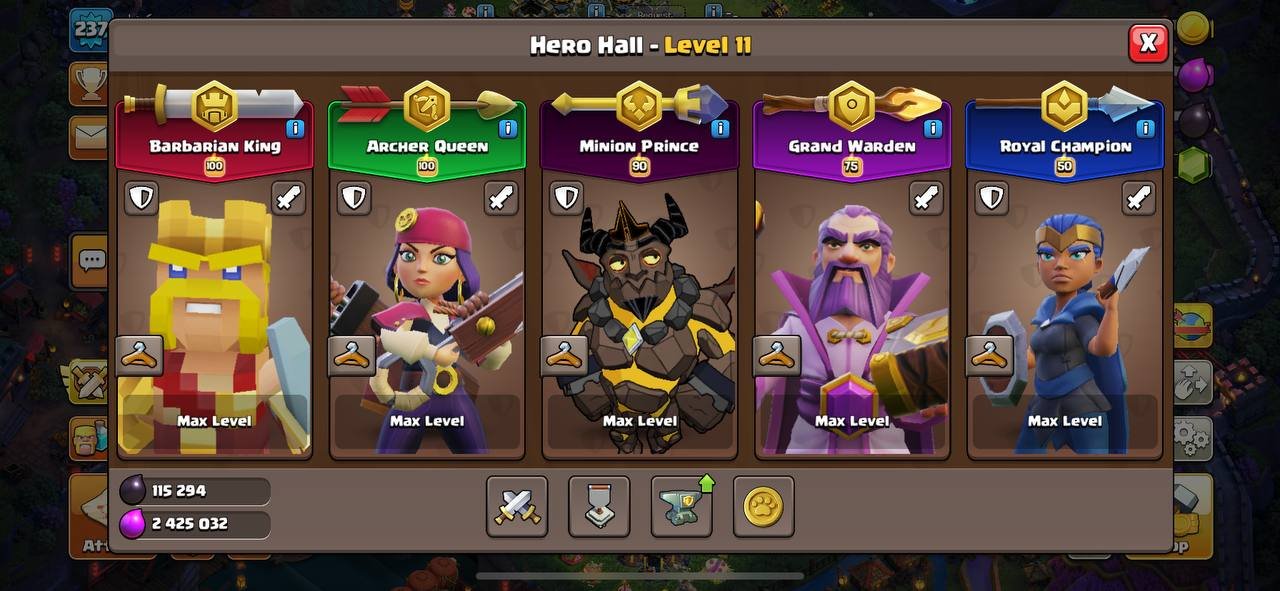Open the pets paw button

[764, 506]
